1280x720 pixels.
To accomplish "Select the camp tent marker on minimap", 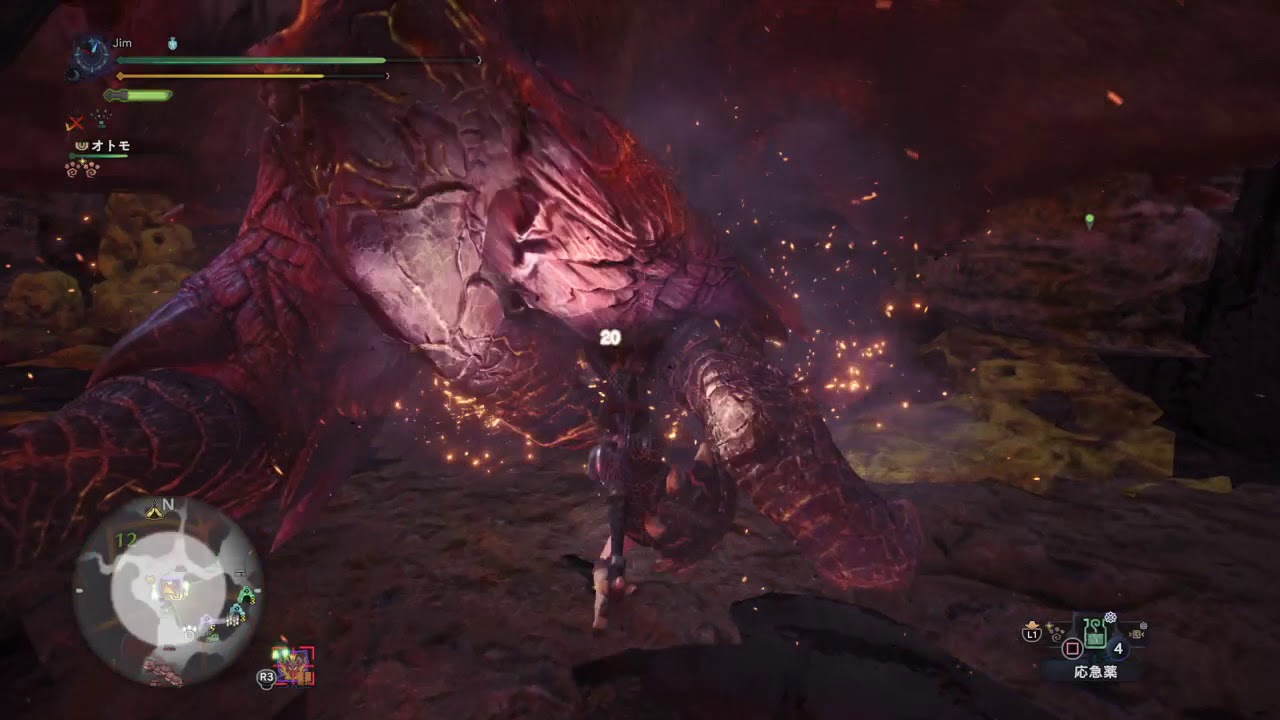I will tap(156, 512).
